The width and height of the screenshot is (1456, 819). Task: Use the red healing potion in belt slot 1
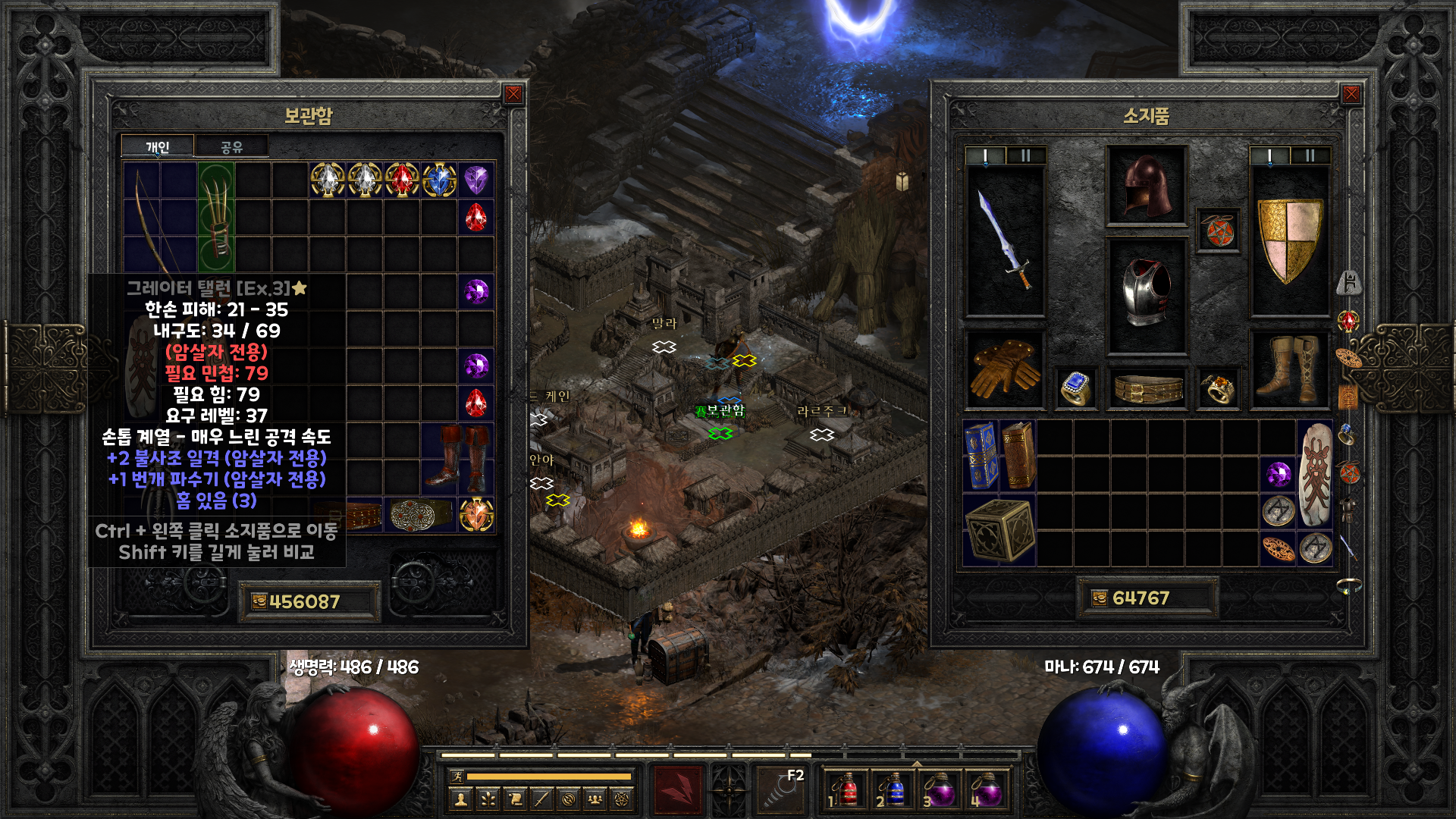847,790
